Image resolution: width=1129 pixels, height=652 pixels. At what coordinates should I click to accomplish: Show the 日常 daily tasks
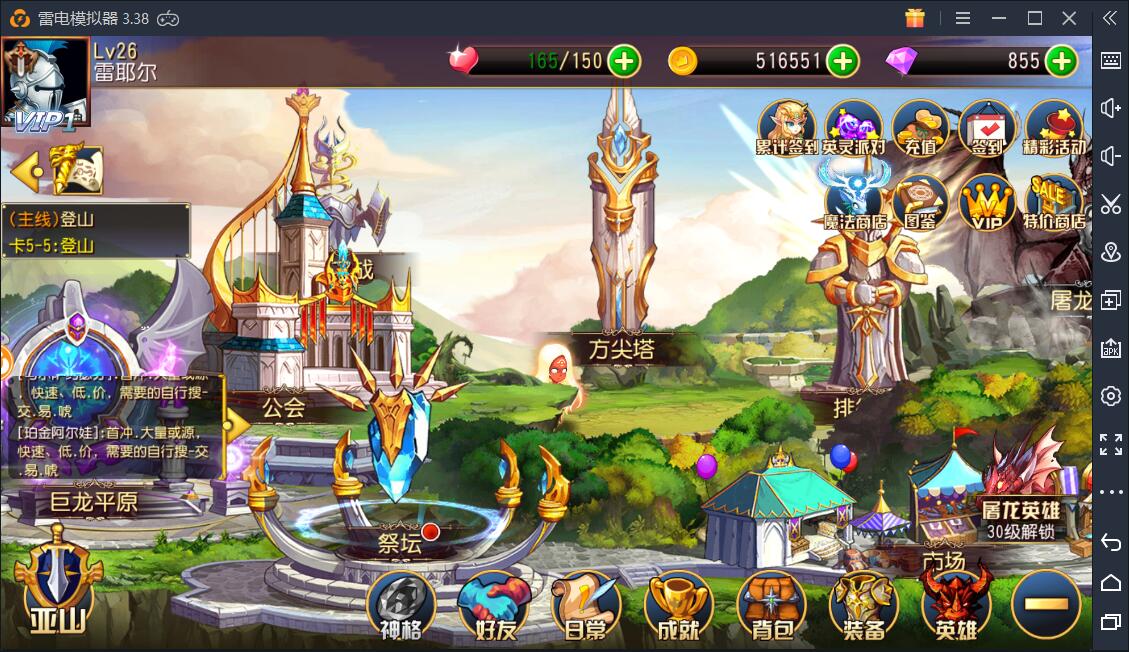pyautogui.click(x=586, y=605)
